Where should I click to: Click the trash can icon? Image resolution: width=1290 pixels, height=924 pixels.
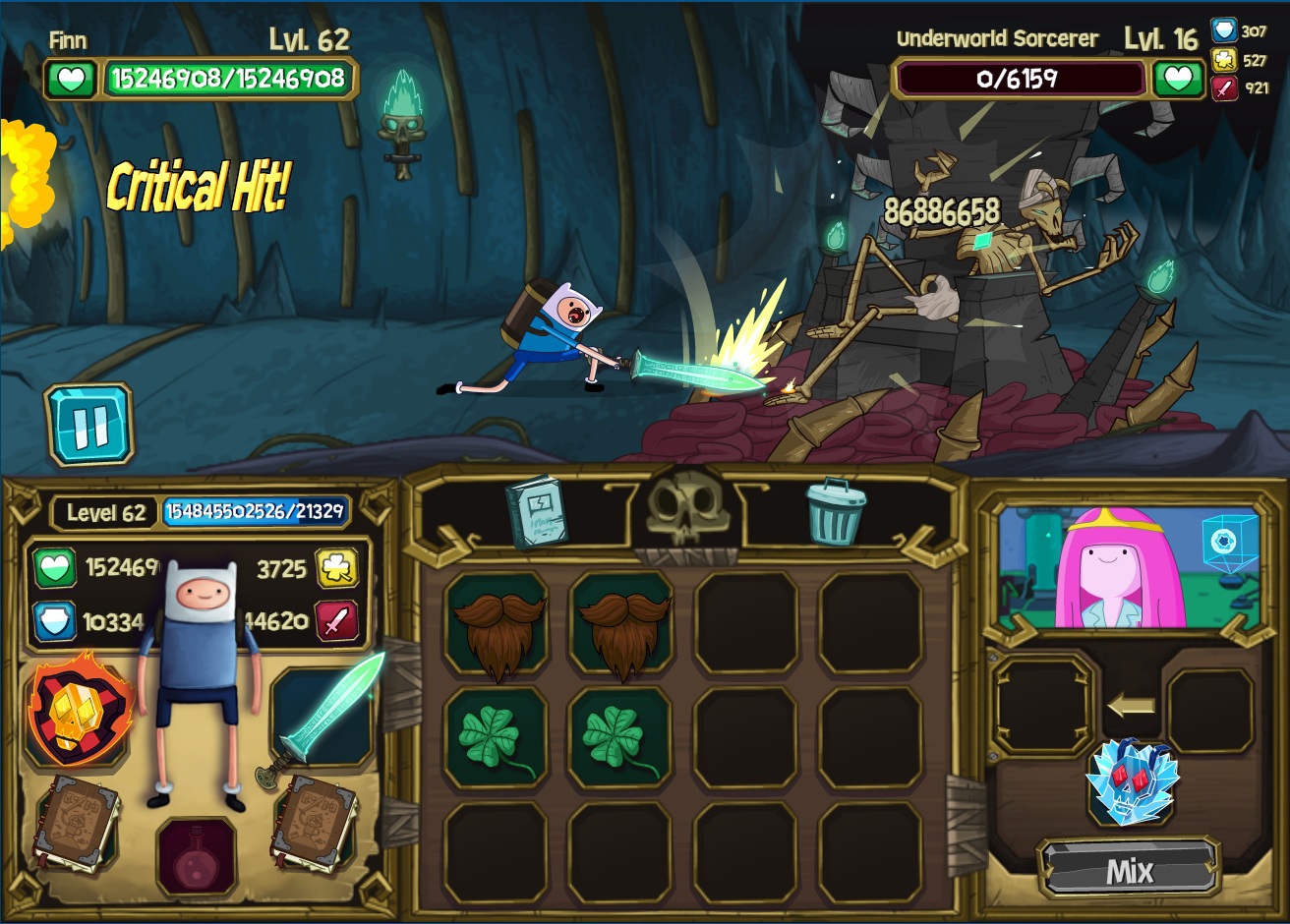click(x=836, y=511)
